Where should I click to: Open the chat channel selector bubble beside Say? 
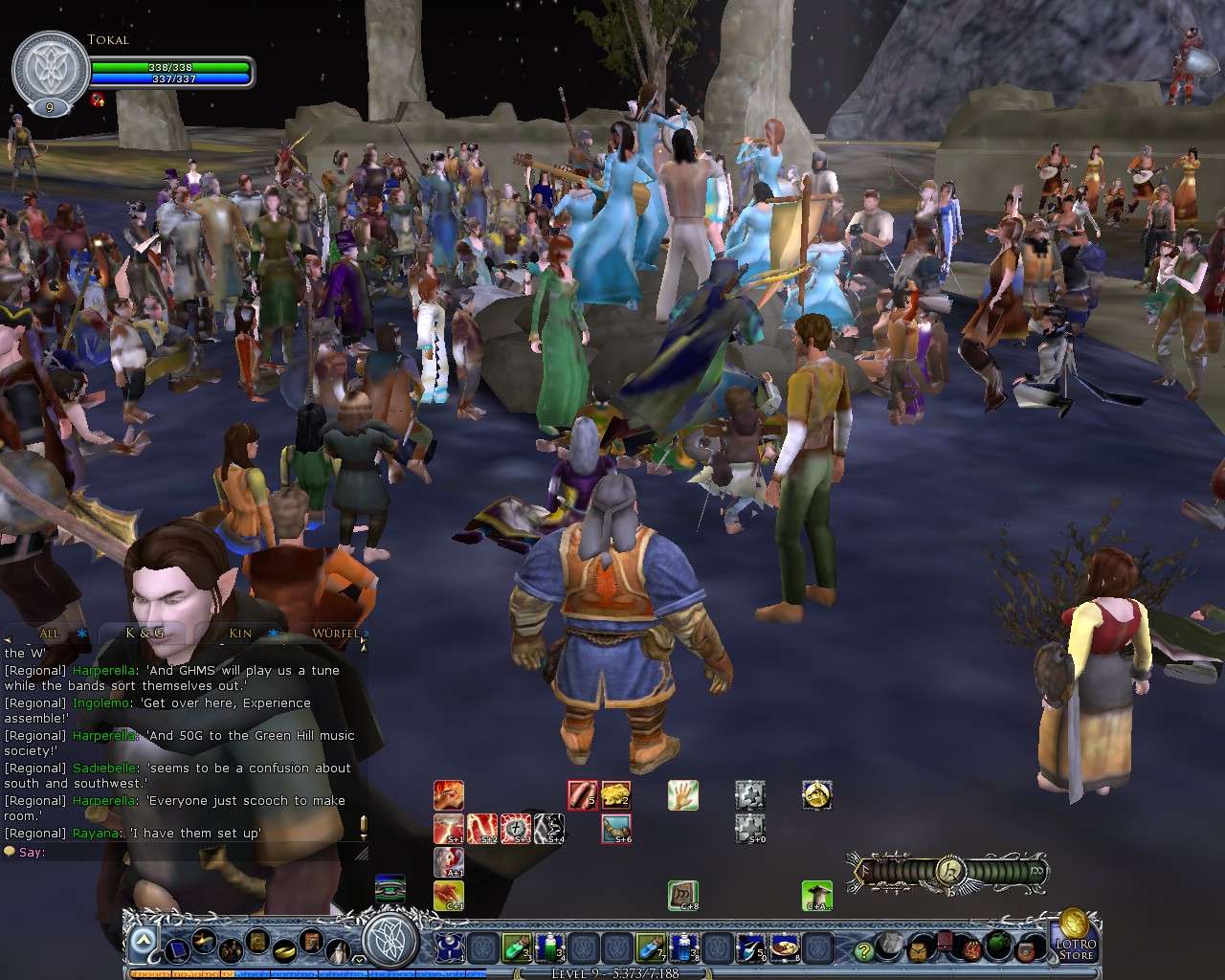click(11, 853)
